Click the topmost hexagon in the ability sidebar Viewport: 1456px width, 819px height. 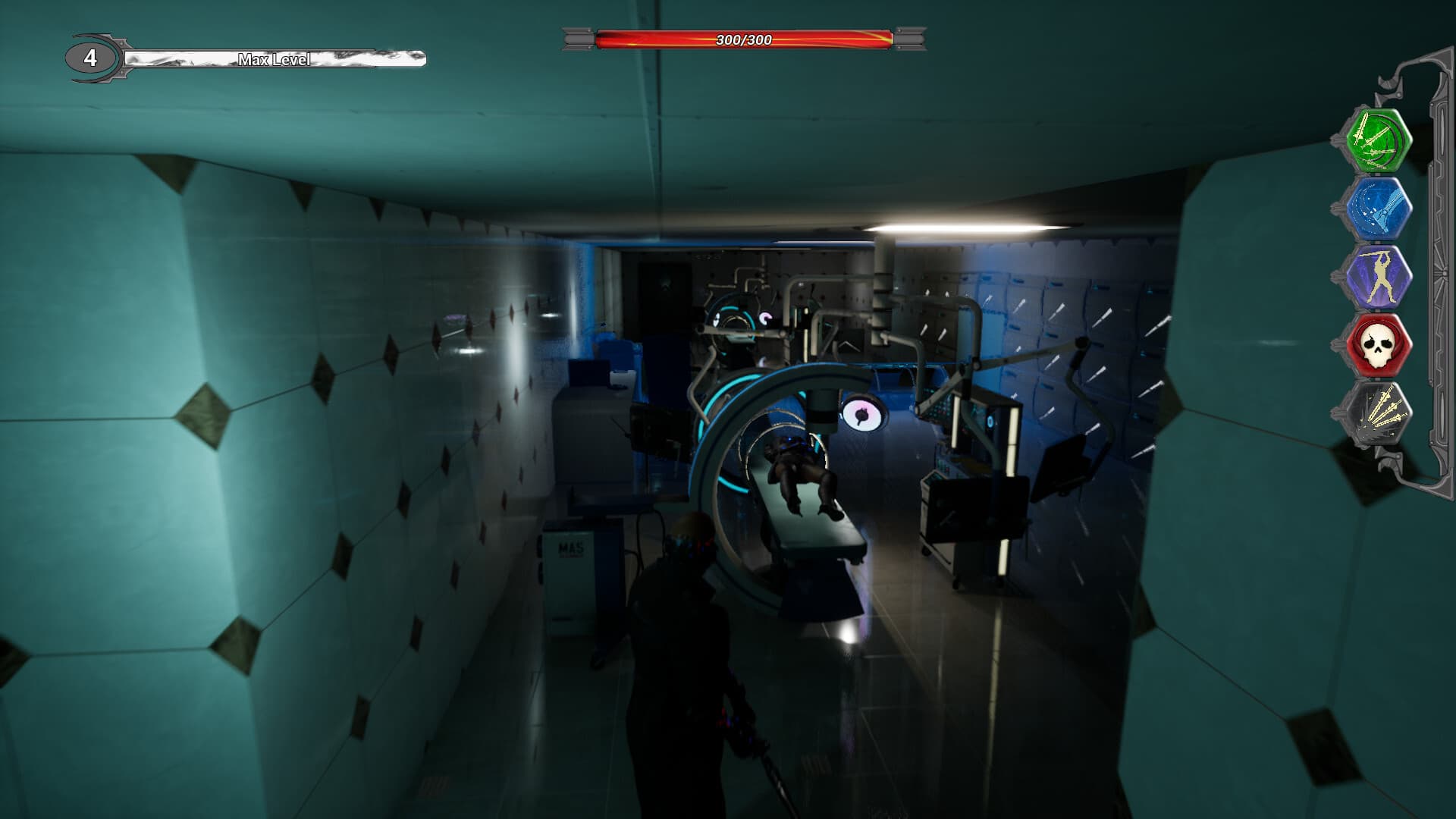coord(1380,140)
